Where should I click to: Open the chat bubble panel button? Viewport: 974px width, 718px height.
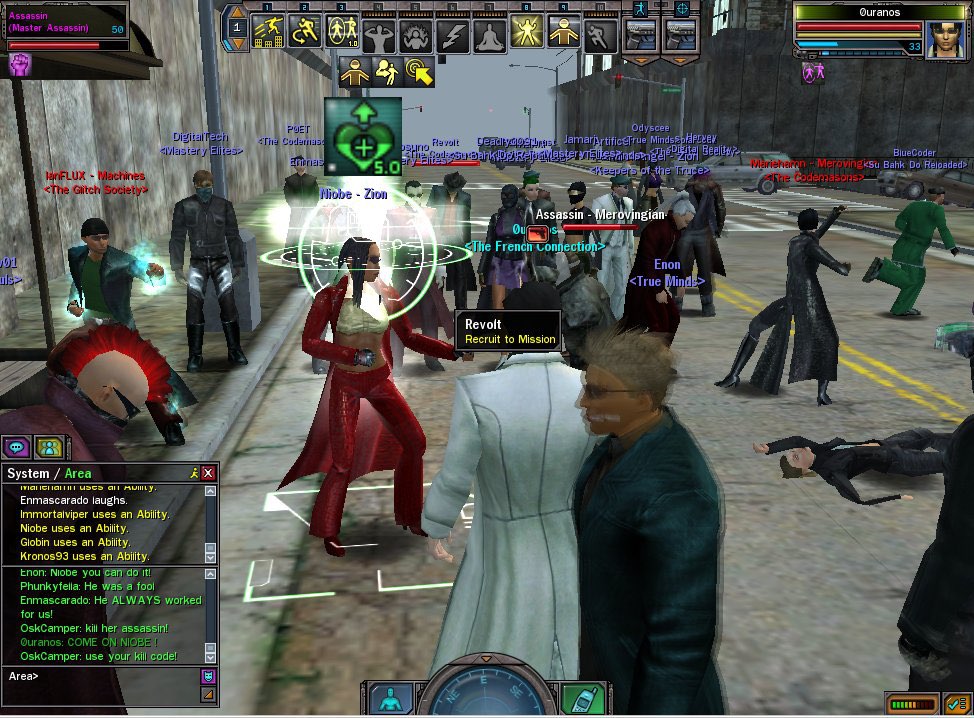coord(17,447)
